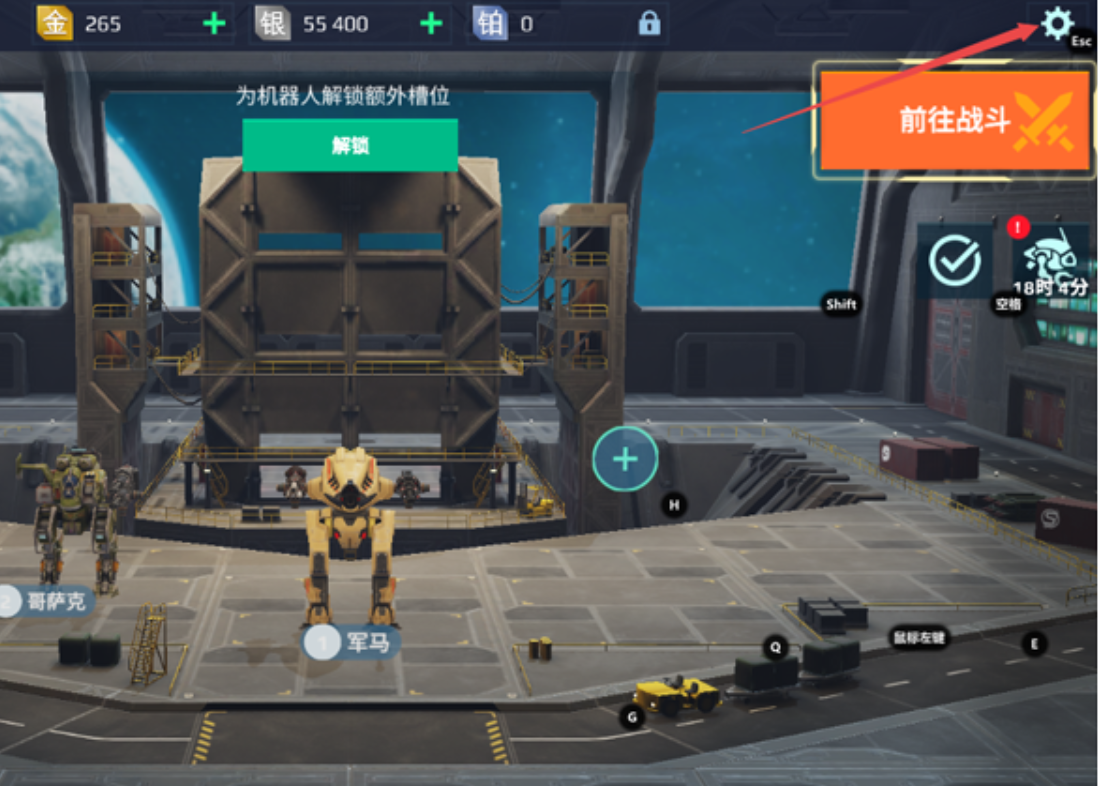Image resolution: width=1098 pixels, height=786 pixels.
Task: Select the 哥萨克 robot label
Action: click(x=48, y=601)
